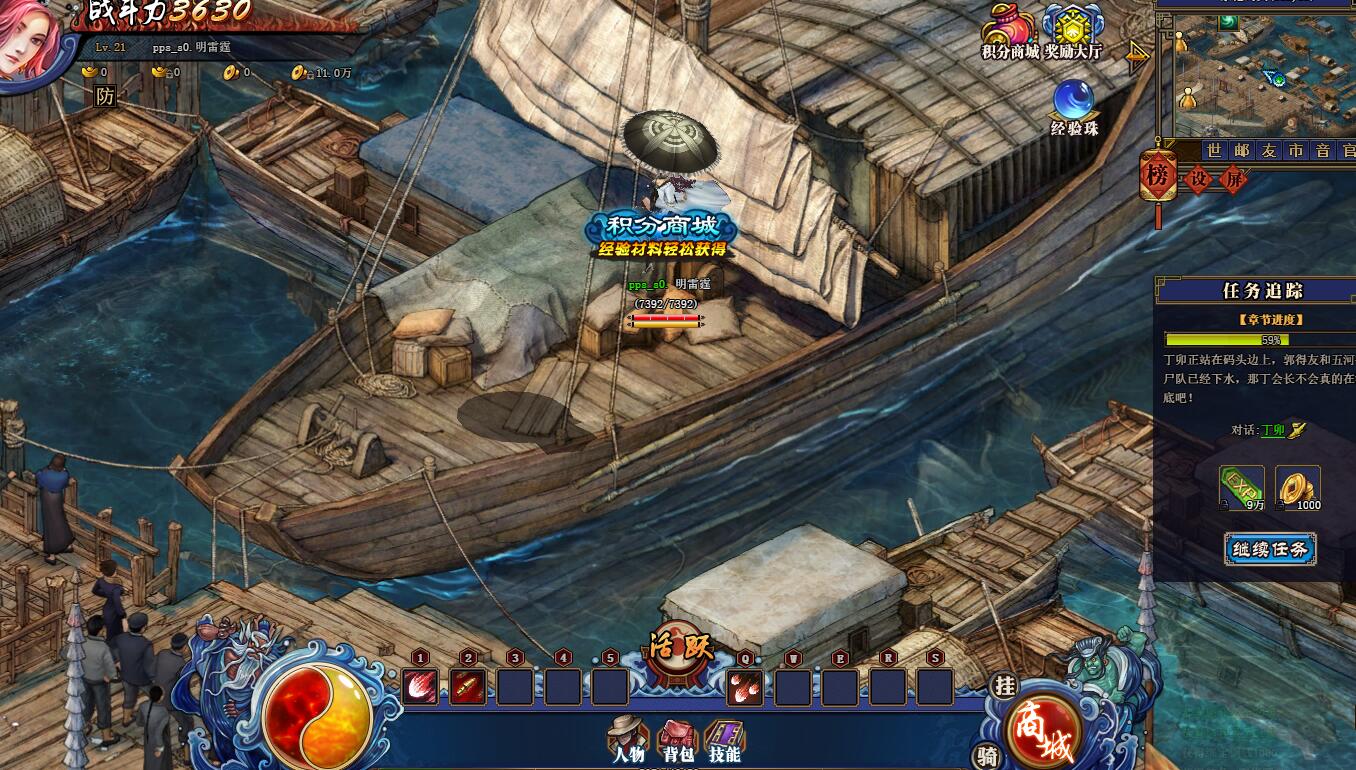Image resolution: width=1356 pixels, height=770 pixels.
Task: Open the 设 settings diamond button
Action: coord(1199,180)
